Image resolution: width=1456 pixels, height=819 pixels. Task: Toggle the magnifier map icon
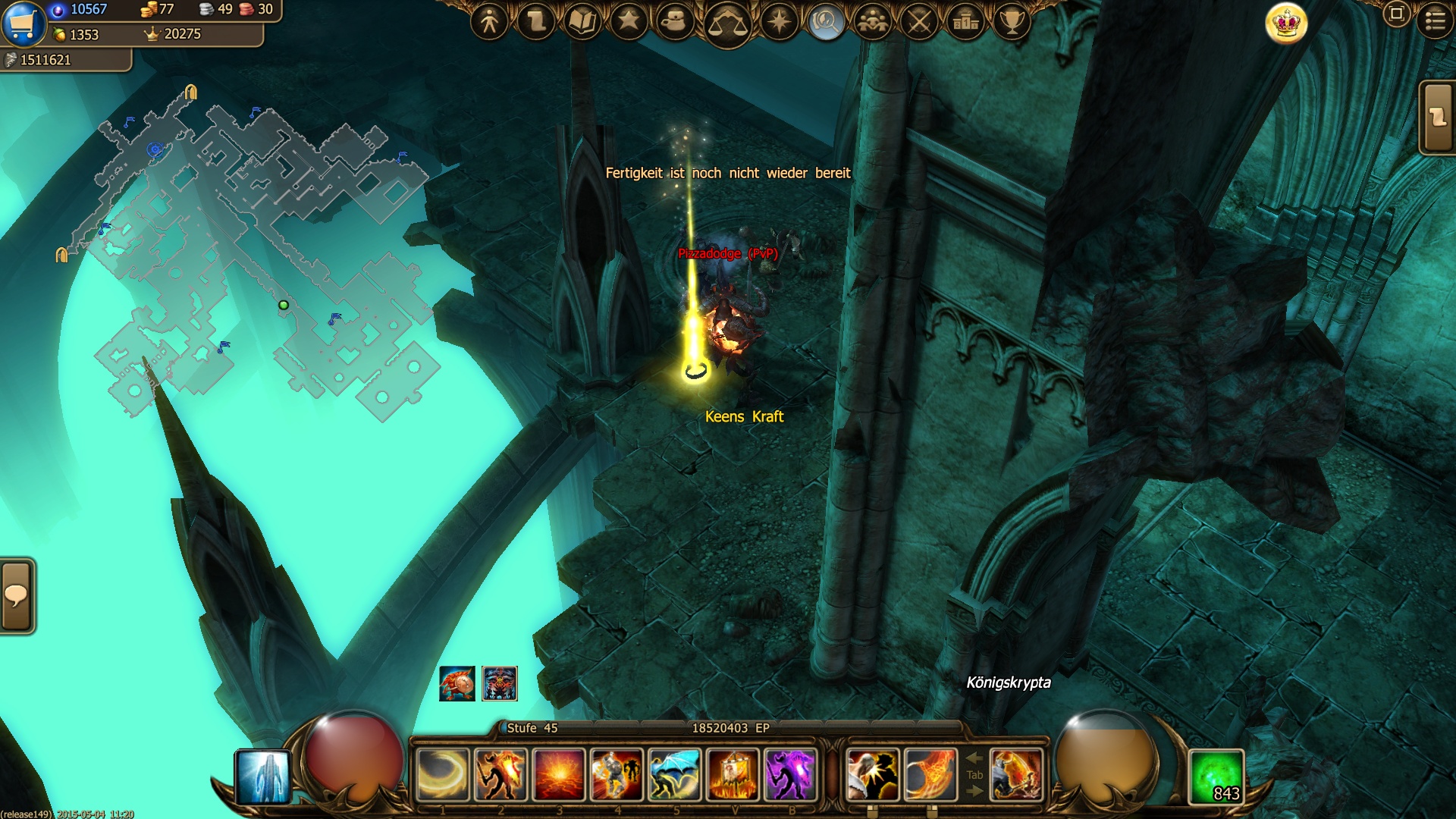click(x=826, y=21)
